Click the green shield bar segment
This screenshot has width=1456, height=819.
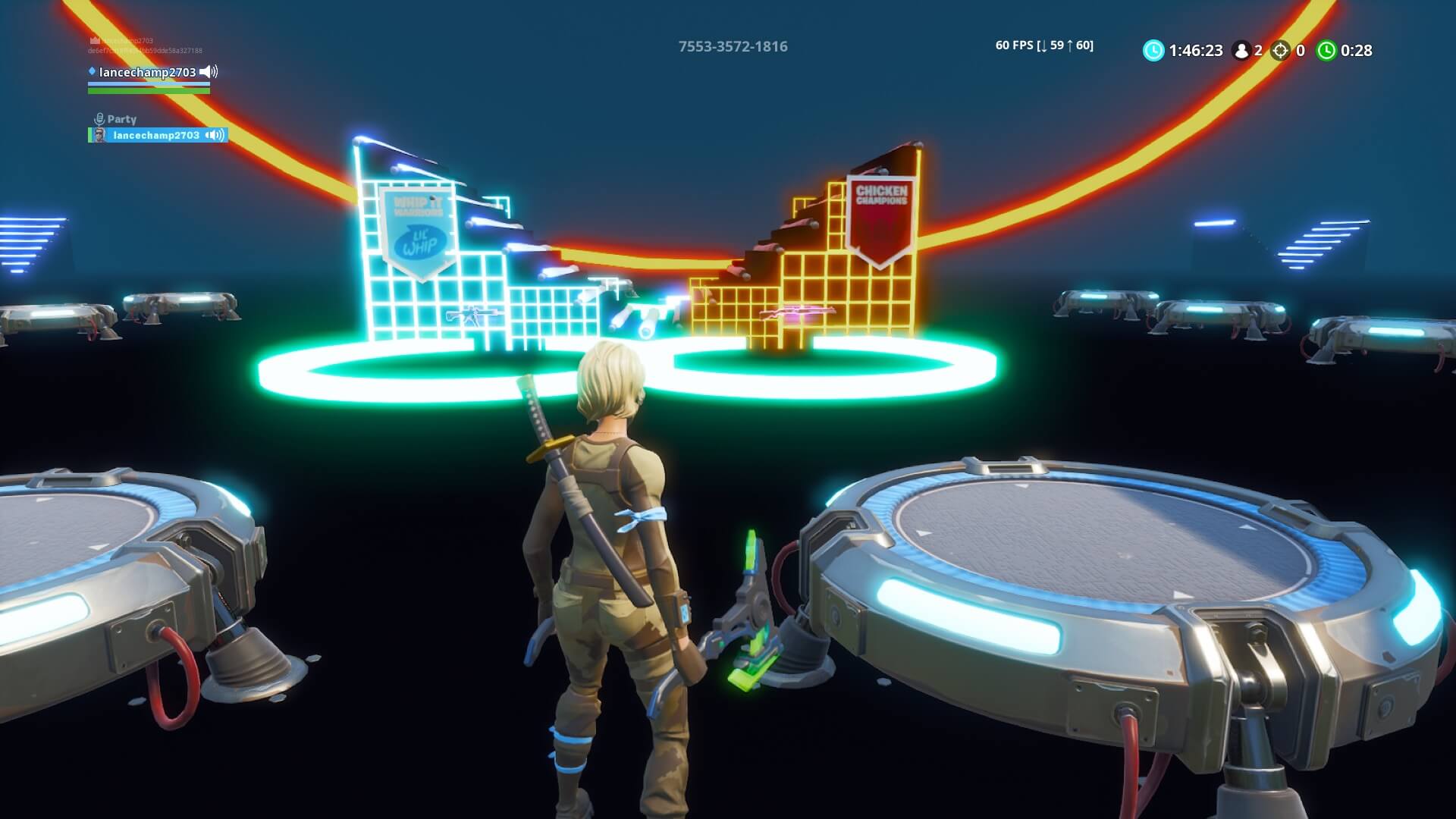149,92
